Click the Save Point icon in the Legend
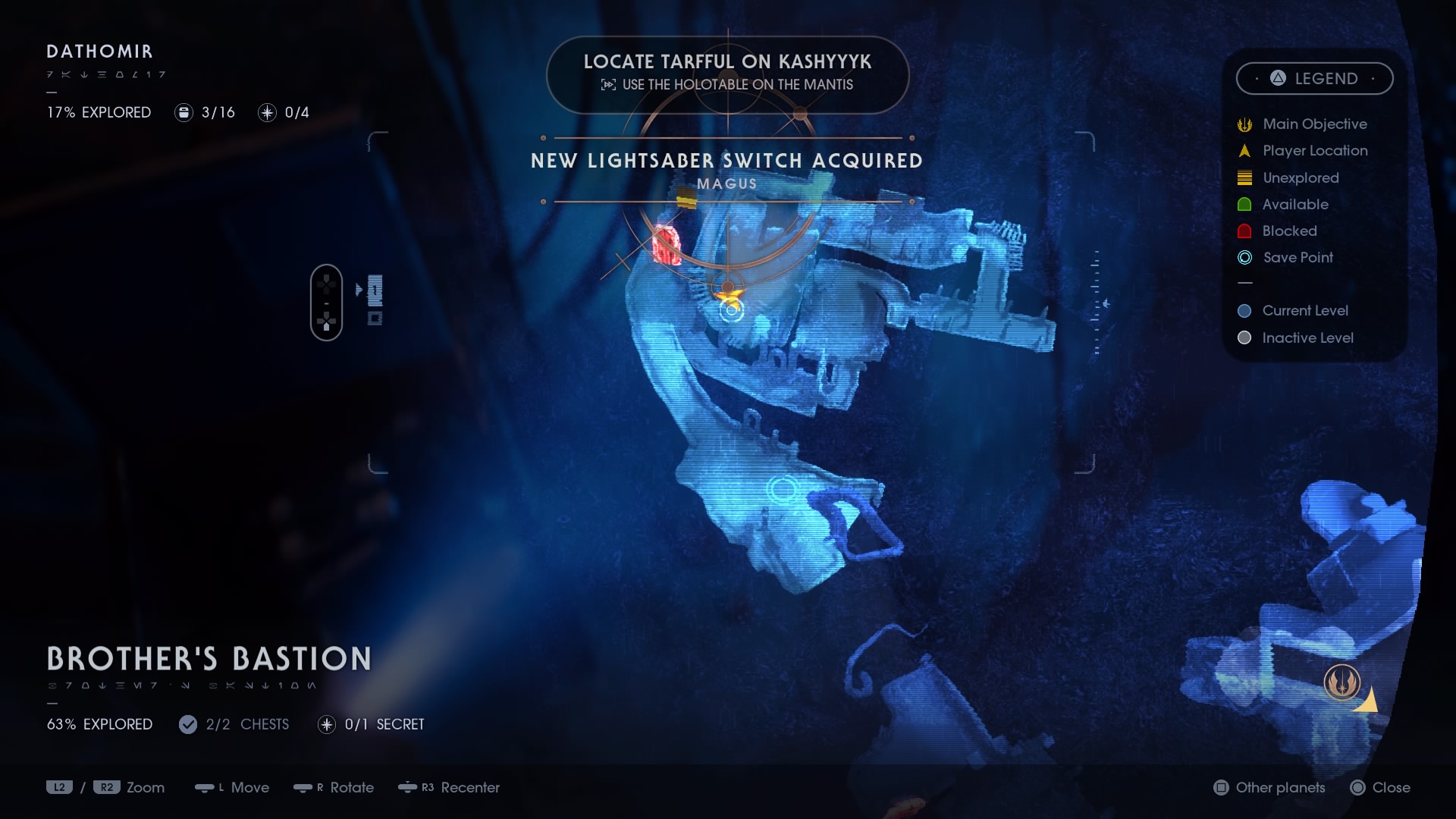This screenshot has width=1456, height=819. (1244, 258)
